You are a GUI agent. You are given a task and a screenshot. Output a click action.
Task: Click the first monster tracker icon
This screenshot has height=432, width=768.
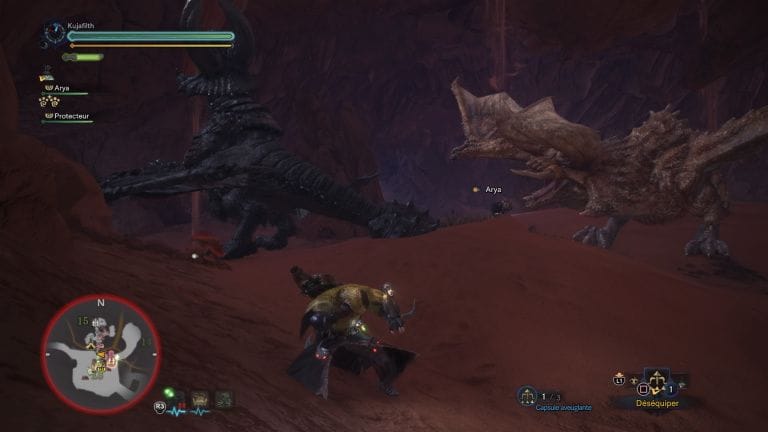[199, 399]
